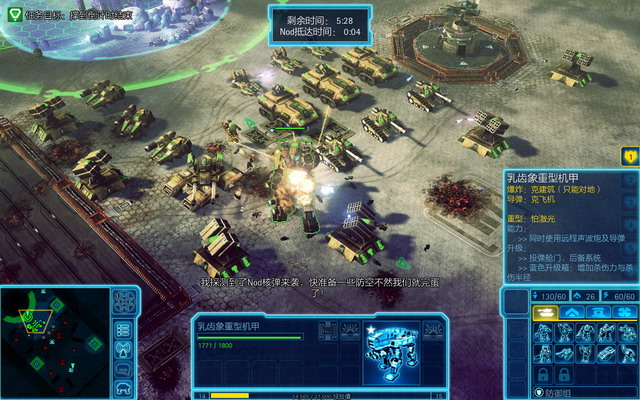The width and height of the screenshot is (640, 400).
Task: Click the yellow shield icon above the unit description
Action: point(629,156)
